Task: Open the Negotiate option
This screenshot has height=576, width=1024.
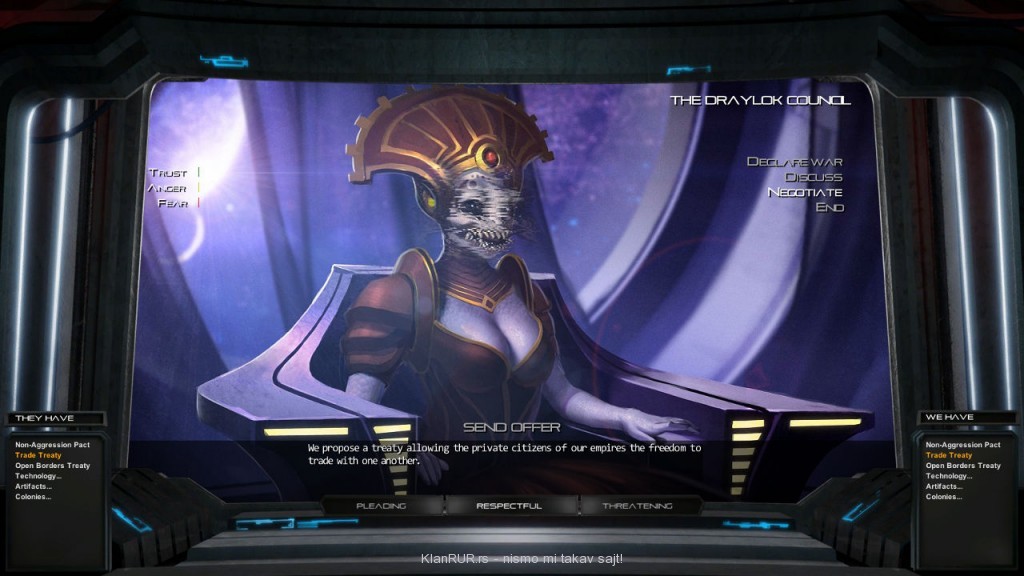Action: tap(804, 192)
